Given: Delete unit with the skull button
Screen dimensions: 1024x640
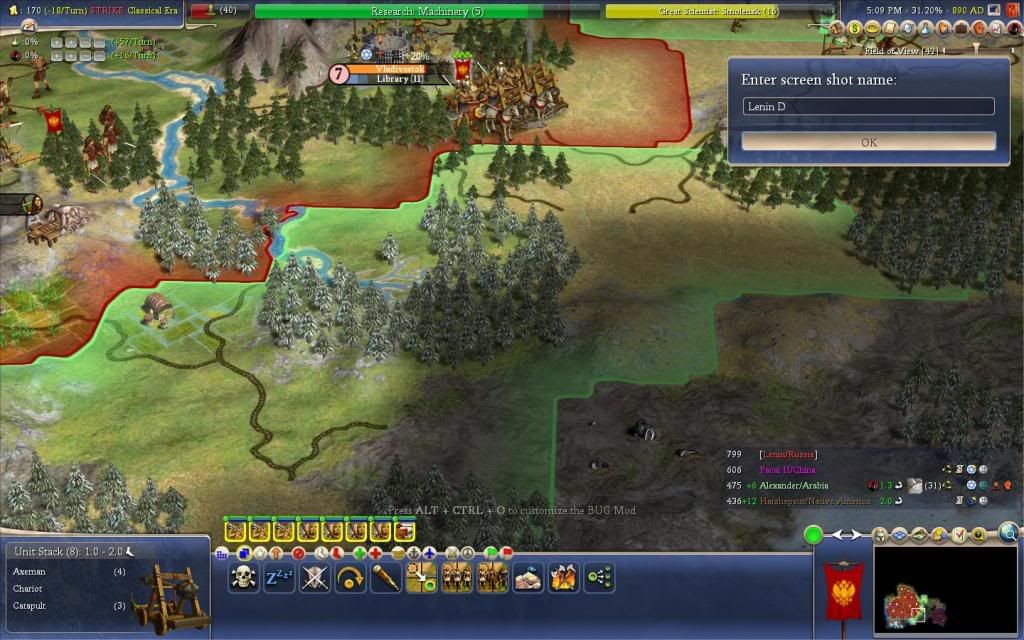Looking at the screenshot, I should point(243,577).
